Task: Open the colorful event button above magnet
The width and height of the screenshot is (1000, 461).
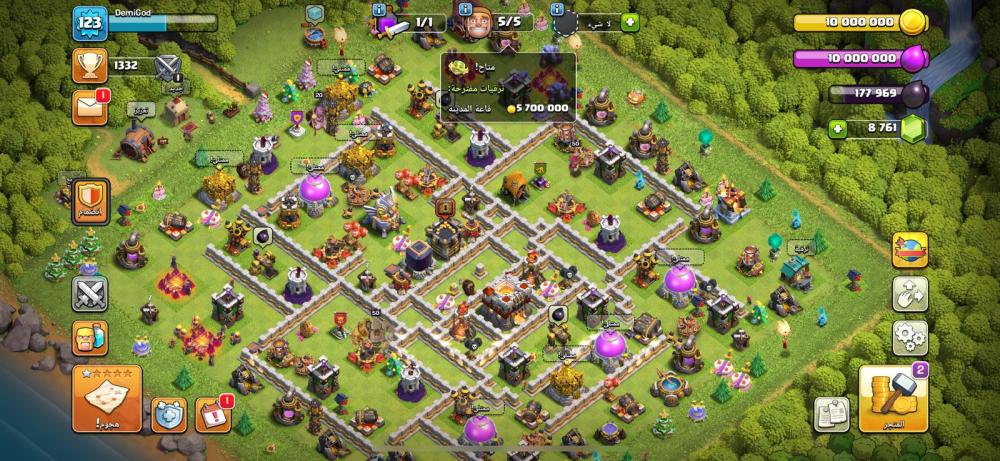Action: pyautogui.click(x=910, y=250)
